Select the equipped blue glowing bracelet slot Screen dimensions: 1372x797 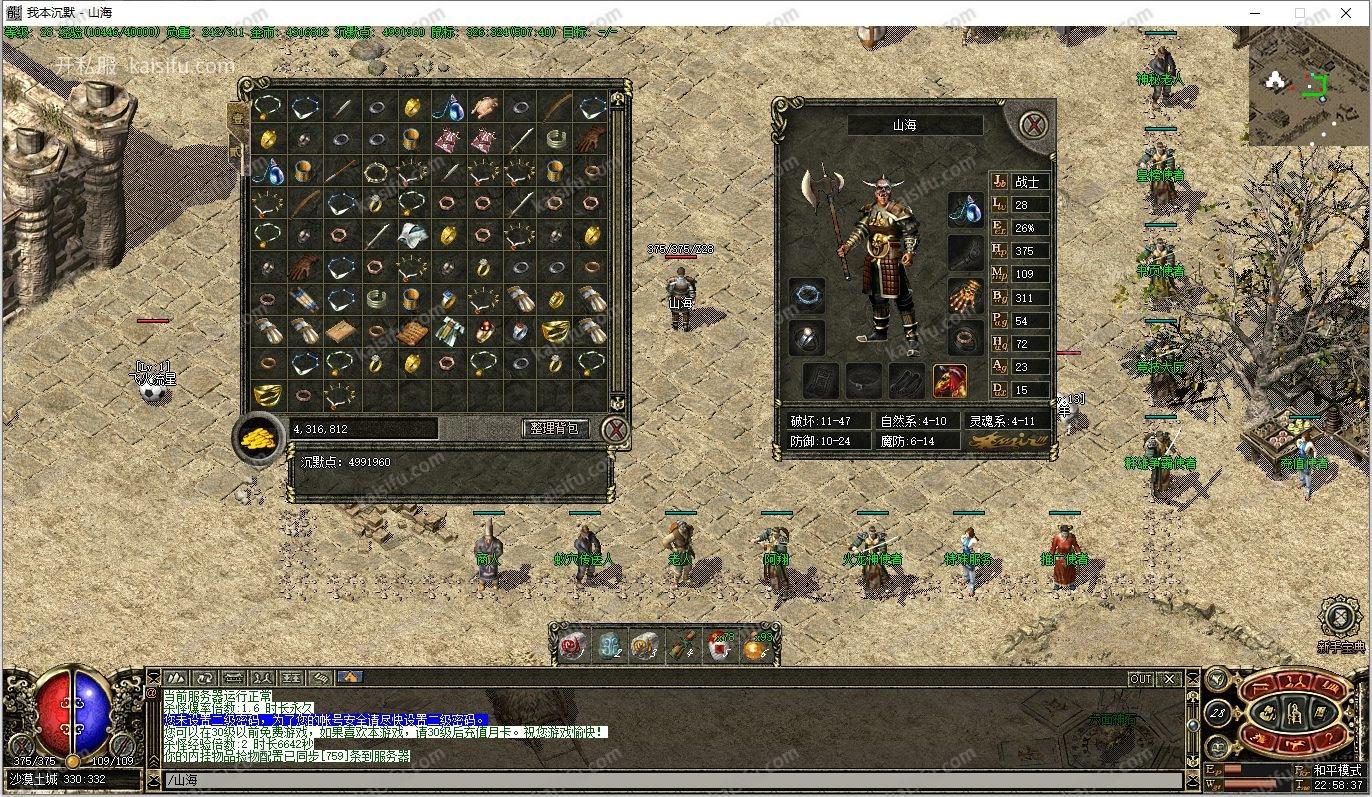click(807, 296)
